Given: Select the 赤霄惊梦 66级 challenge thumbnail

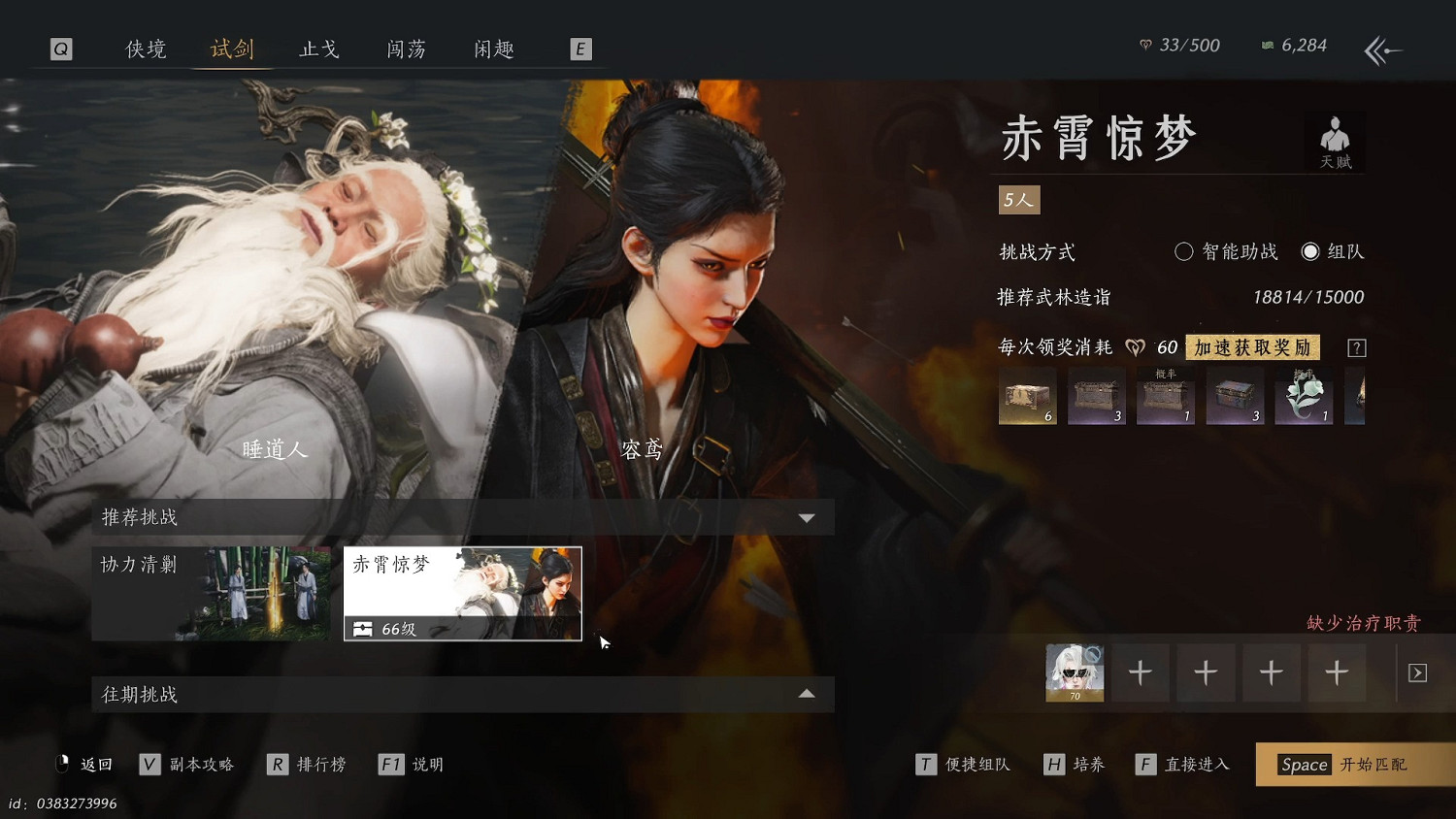Looking at the screenshot, I should coord(462,593).
